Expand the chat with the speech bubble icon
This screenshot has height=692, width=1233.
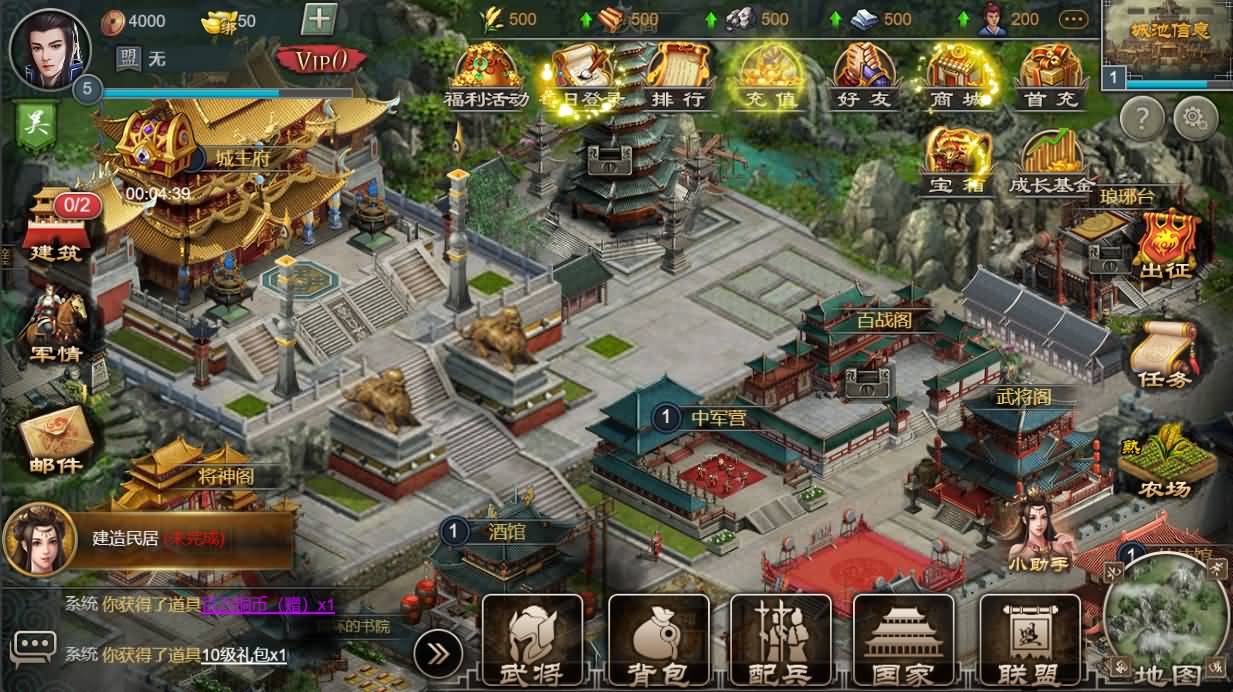click(x=33, y=648)
